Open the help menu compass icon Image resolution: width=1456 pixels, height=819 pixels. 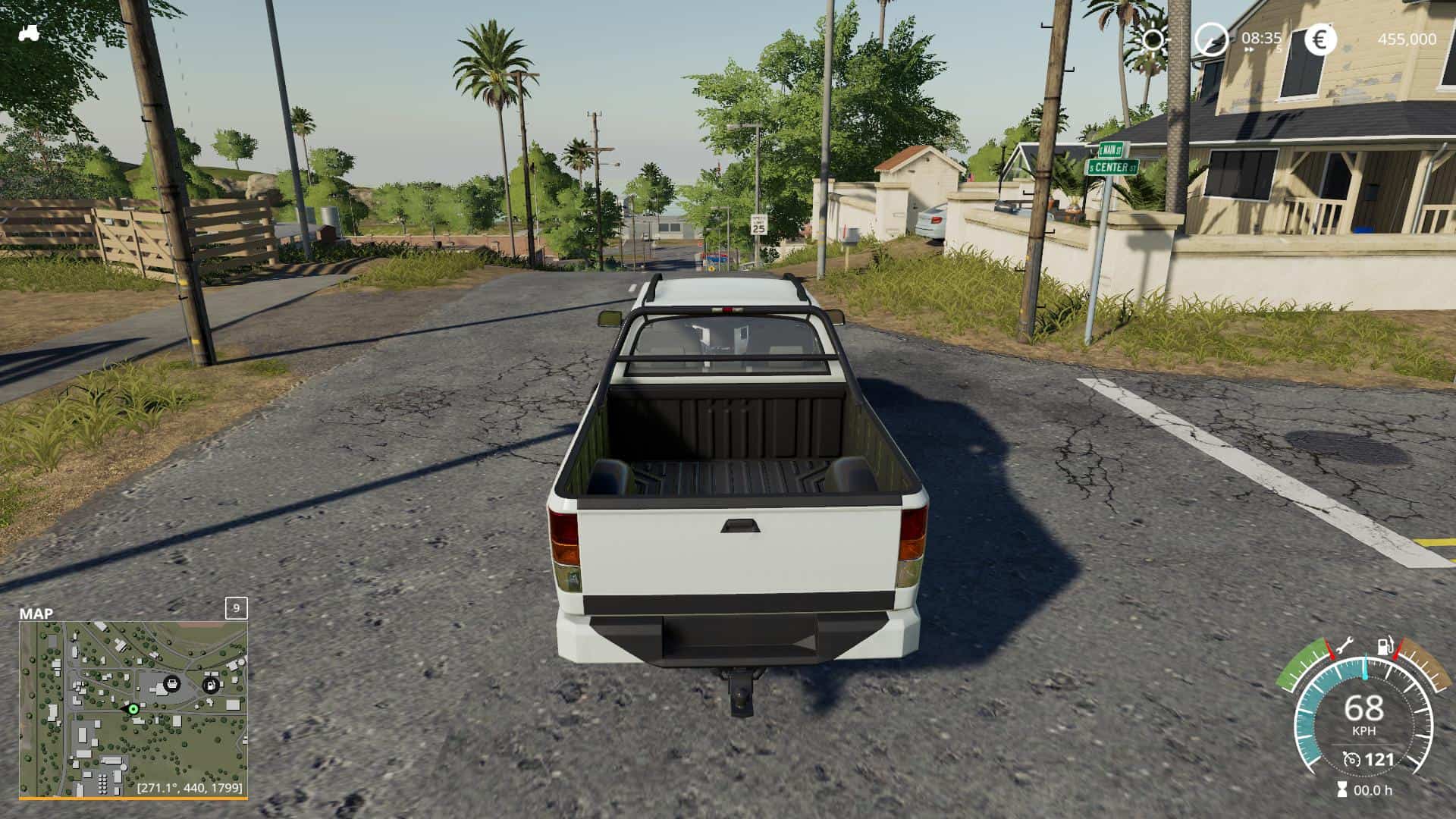(x=1211, y=39)
